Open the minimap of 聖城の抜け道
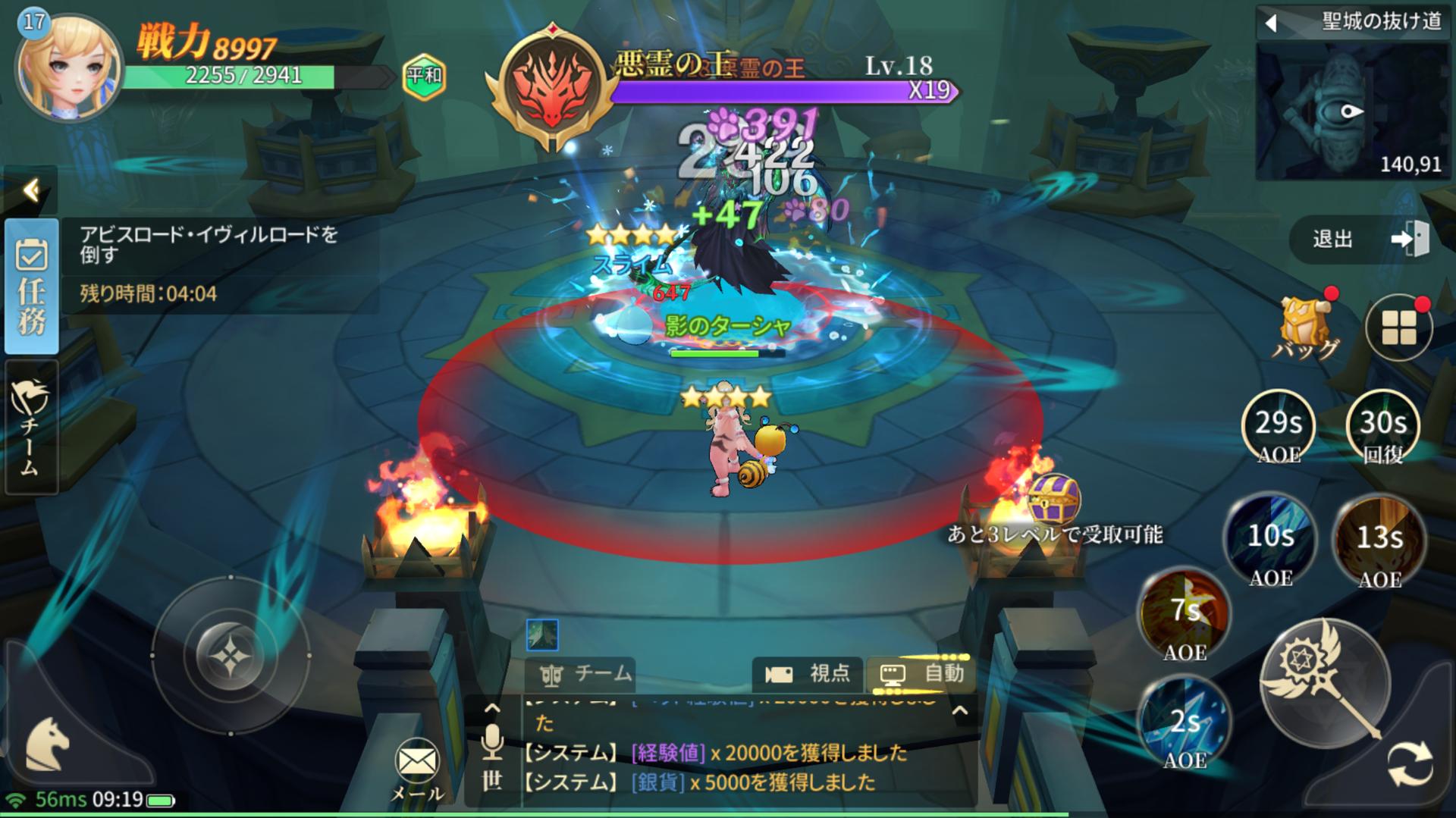1456x818 pixels. (x=1352, y=111)
